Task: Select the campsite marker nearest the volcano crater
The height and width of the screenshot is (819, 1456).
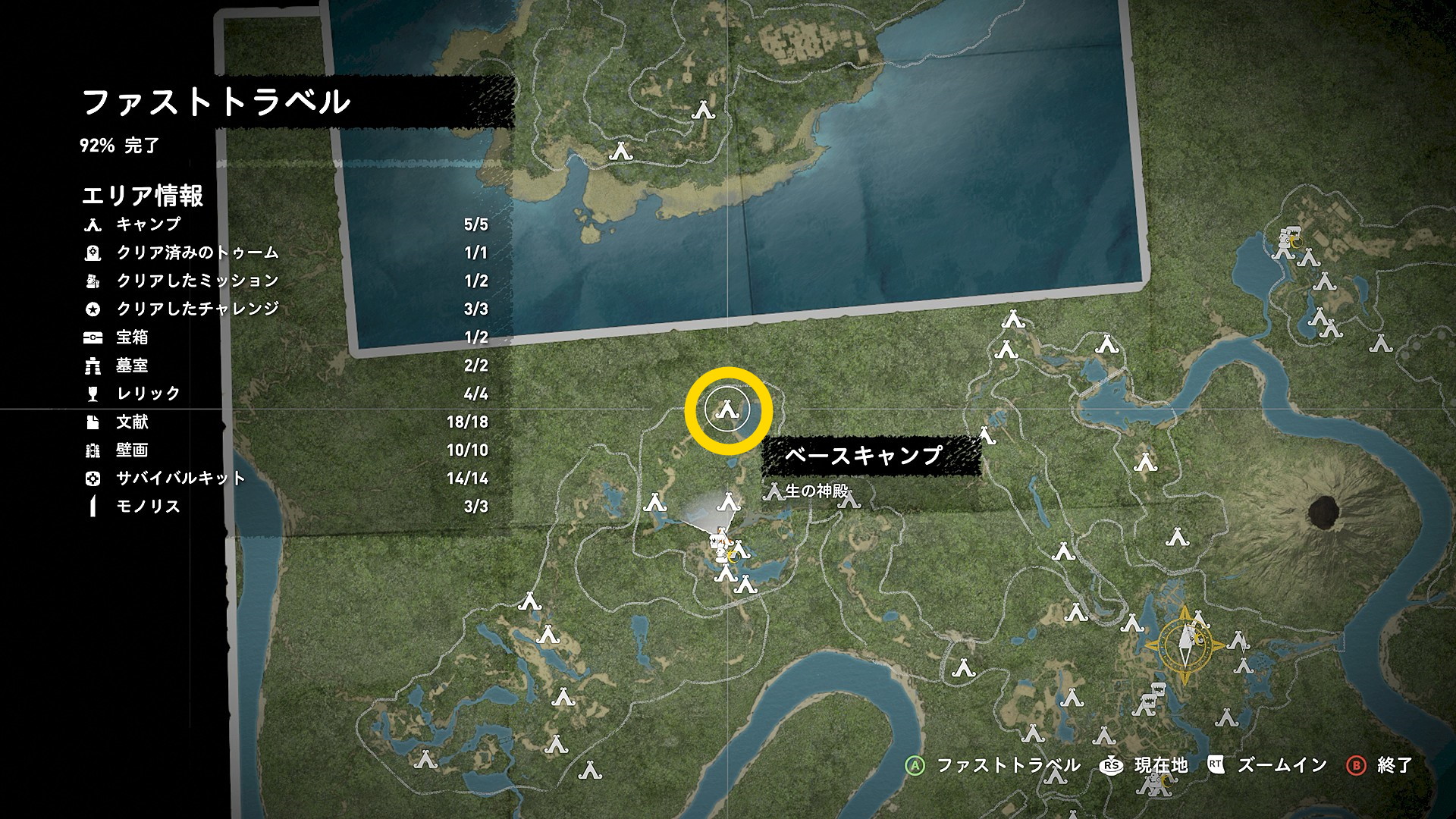Action: point(1176,538)
